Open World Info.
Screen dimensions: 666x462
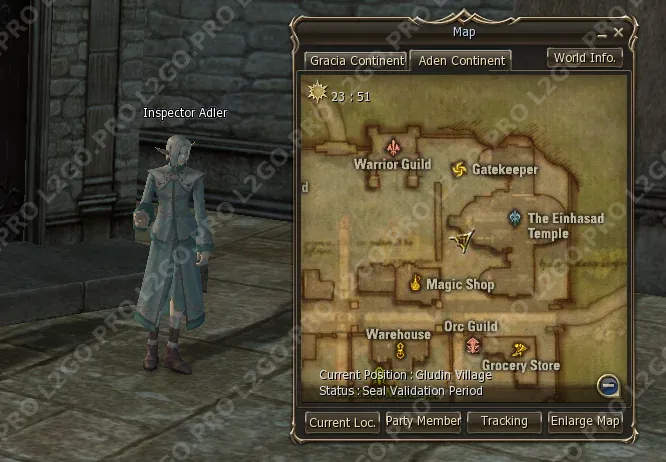(585, 57)
